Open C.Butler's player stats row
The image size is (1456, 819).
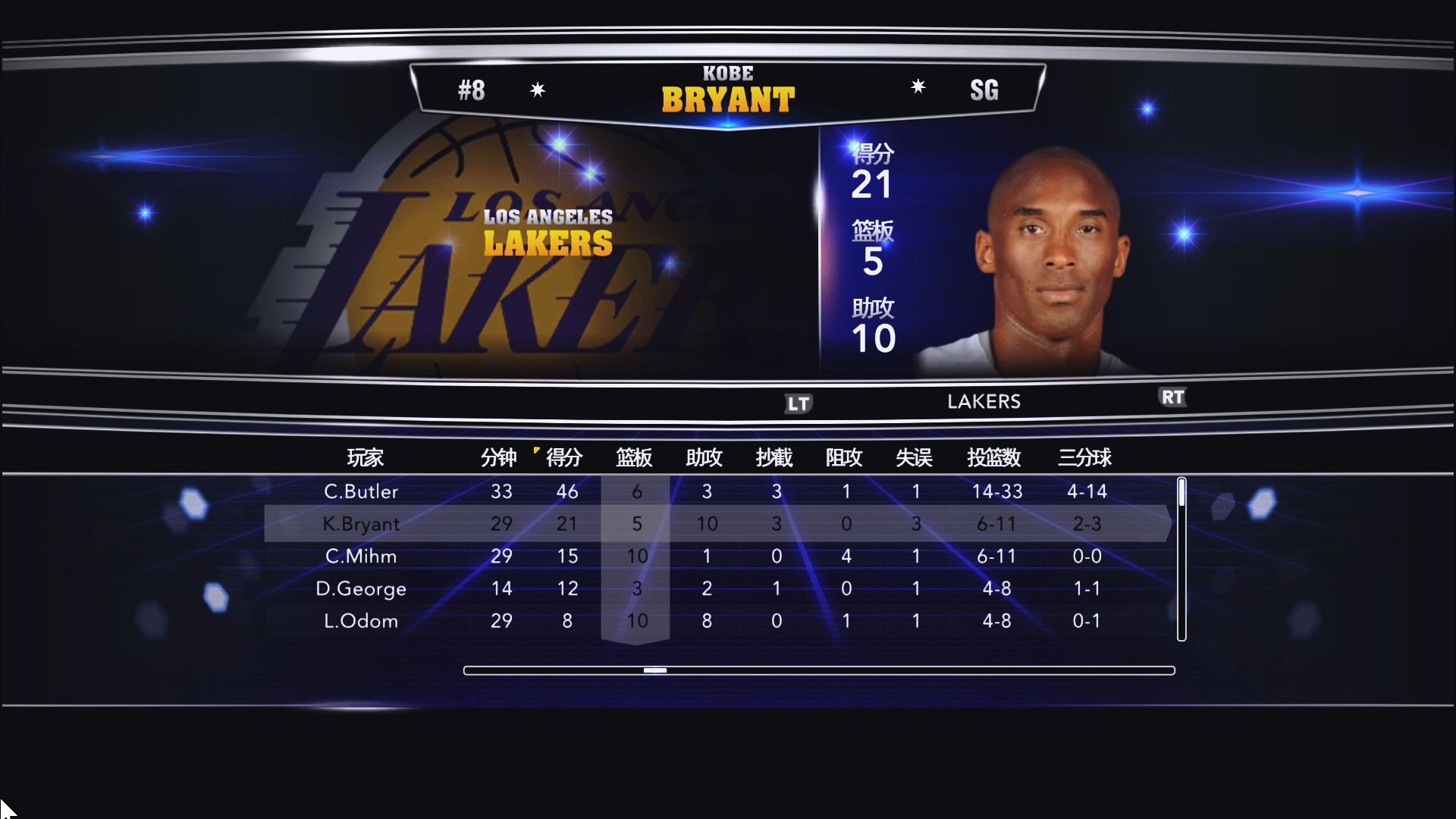tap(713, 491)
